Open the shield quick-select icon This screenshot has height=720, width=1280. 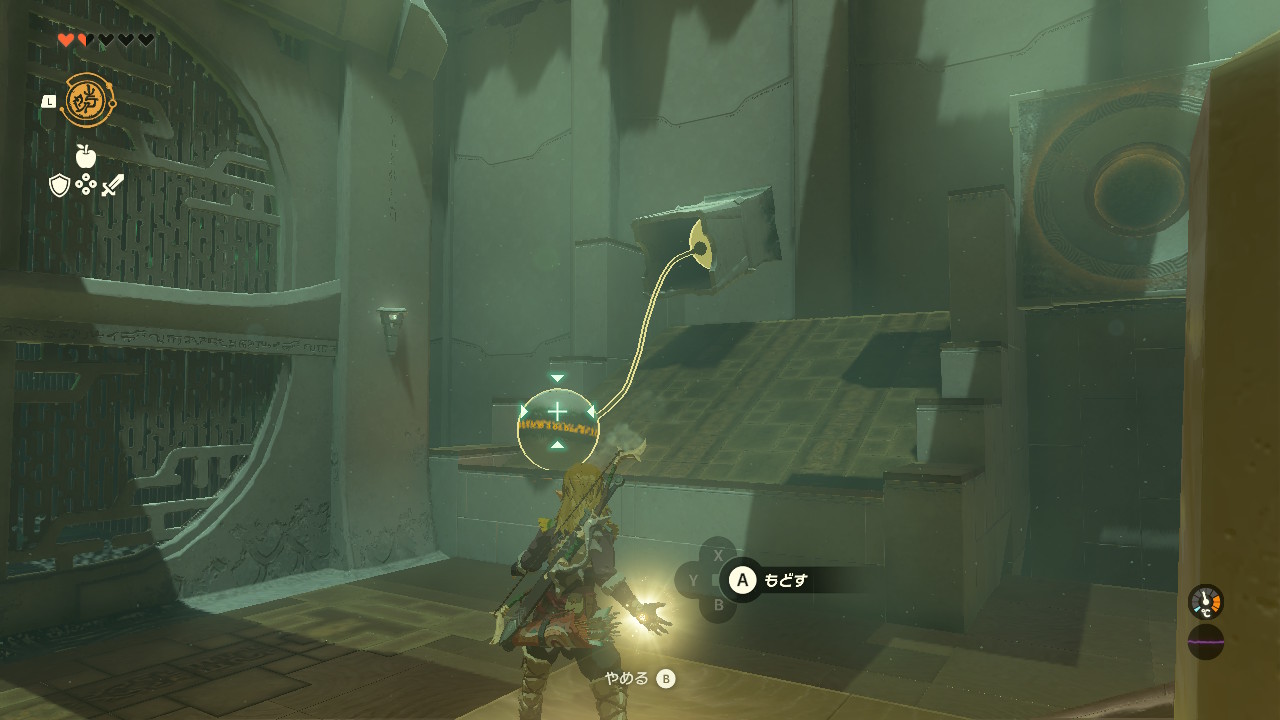pos(59,185)
